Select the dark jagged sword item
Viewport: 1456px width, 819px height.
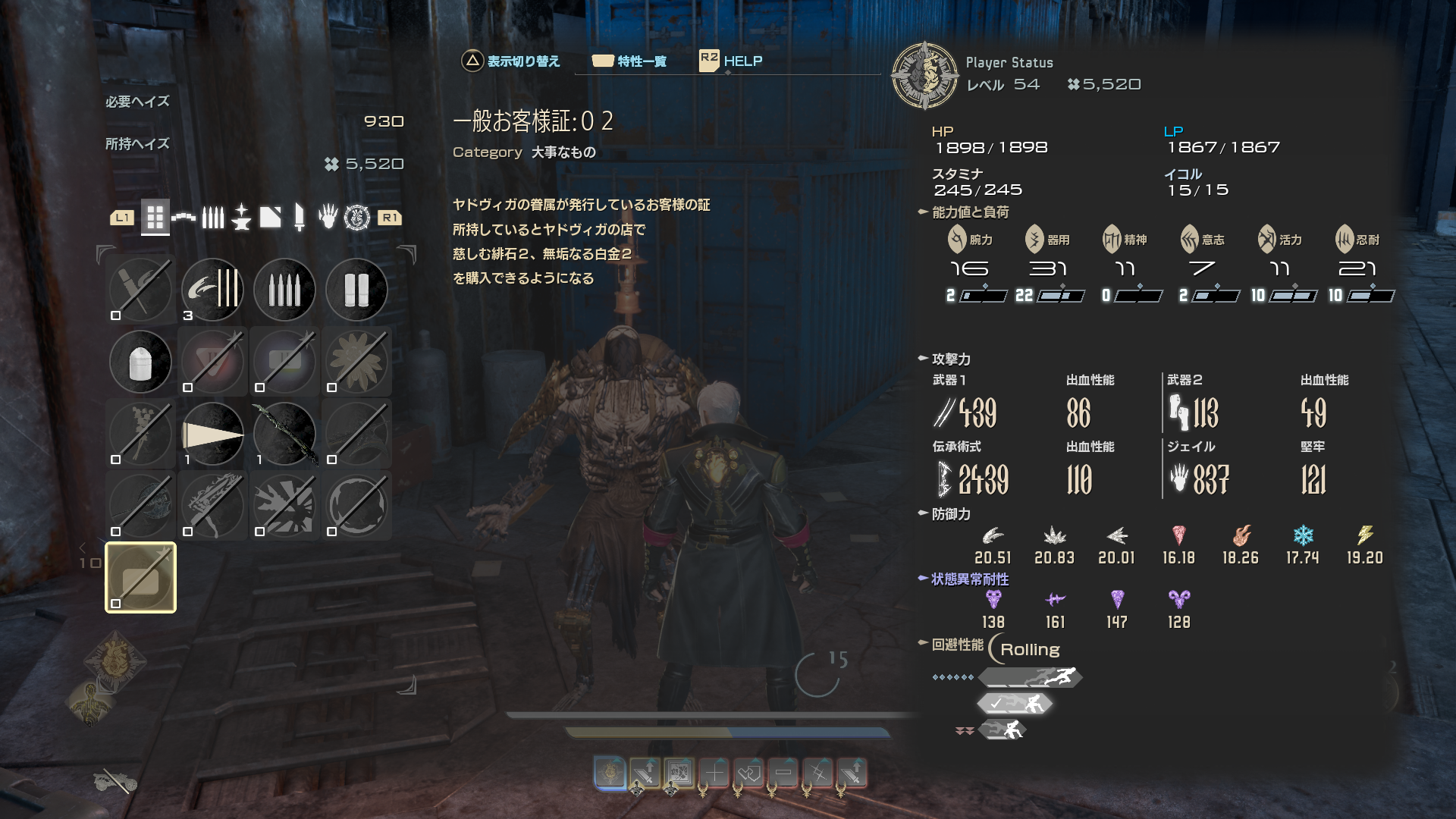(x=284, y=434)
